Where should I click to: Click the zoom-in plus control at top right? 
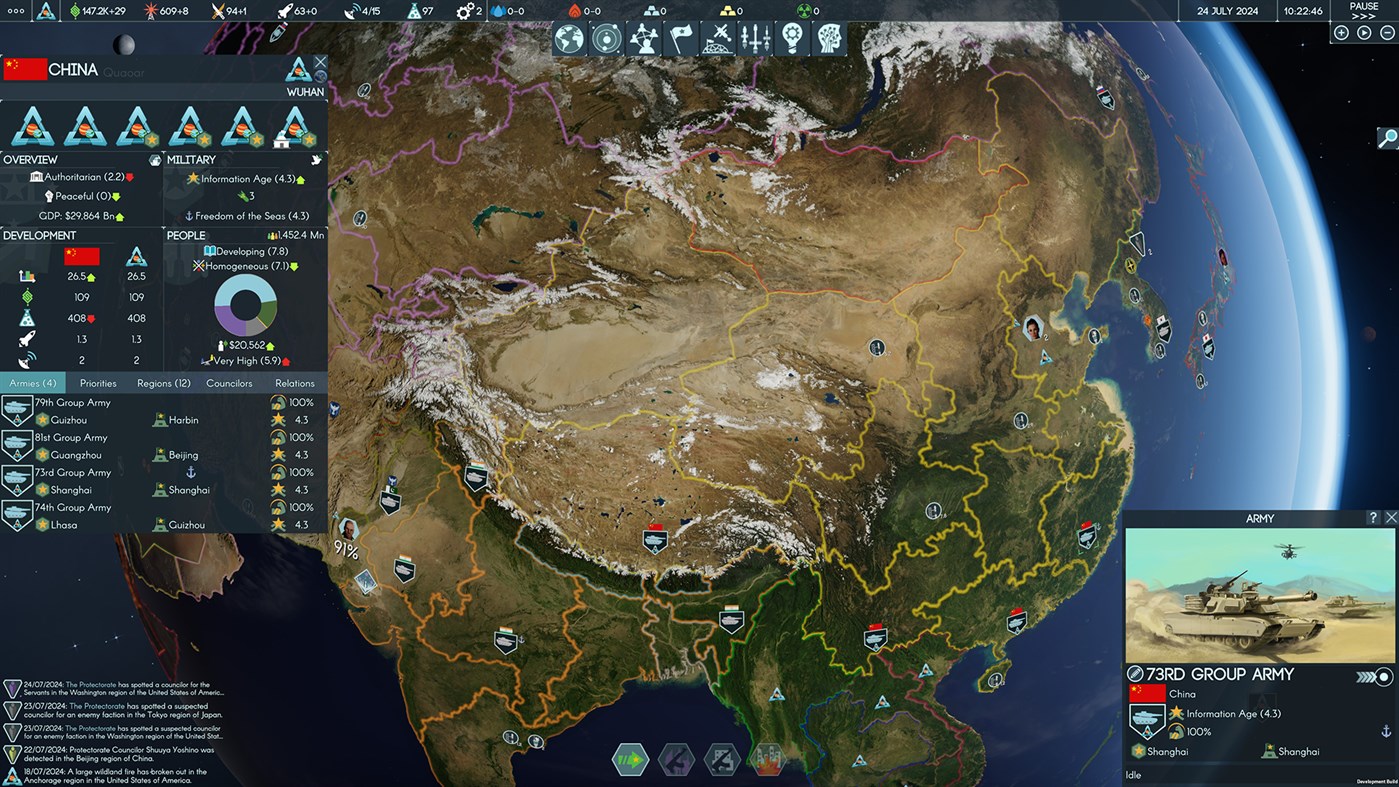tap(1340, 31)
